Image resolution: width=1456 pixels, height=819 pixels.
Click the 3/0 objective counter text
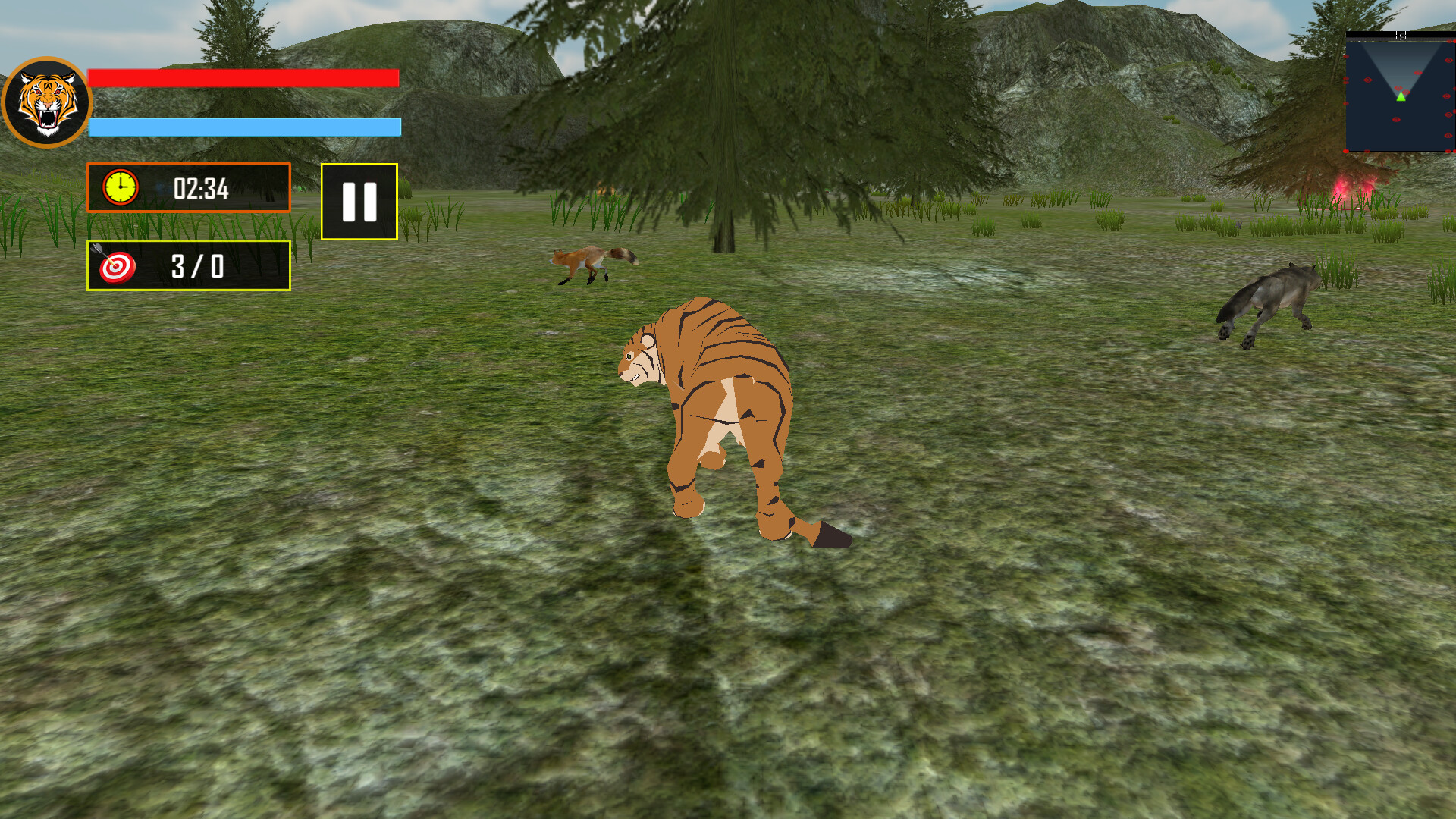coord(196,267)
